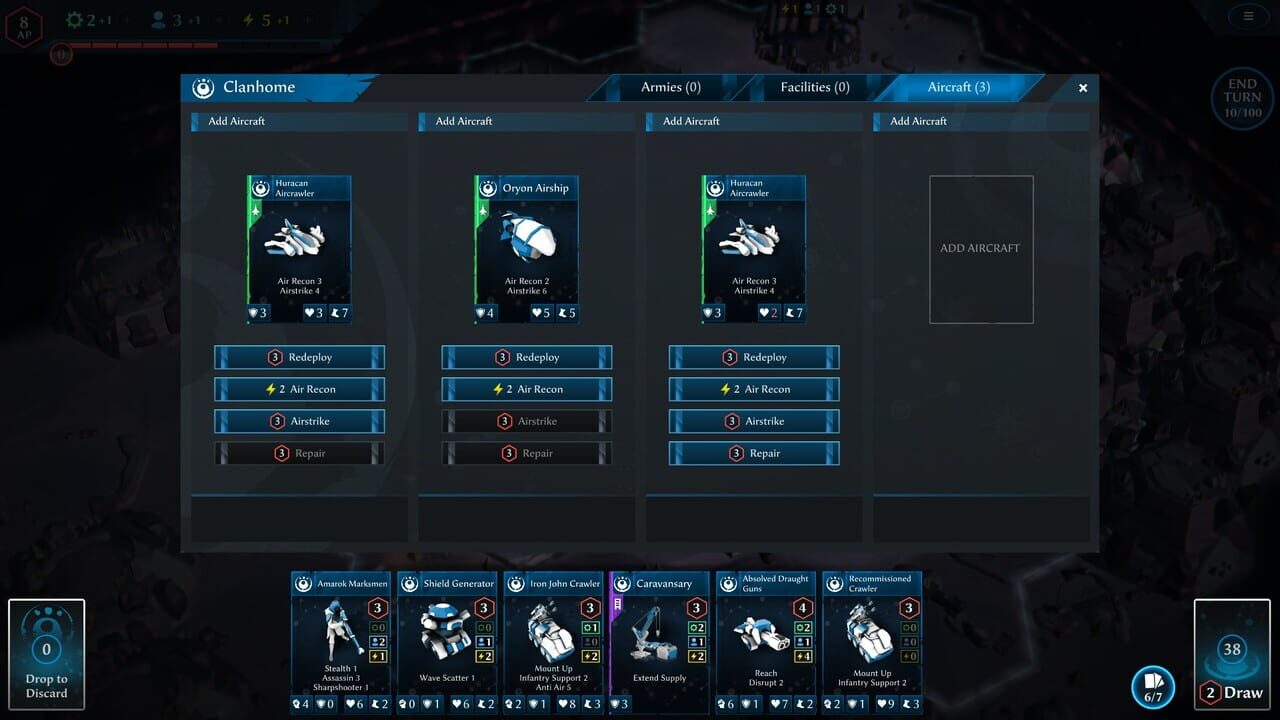
Task: Click the empty ADD AIRCRAFT slot
Action: 981,248
